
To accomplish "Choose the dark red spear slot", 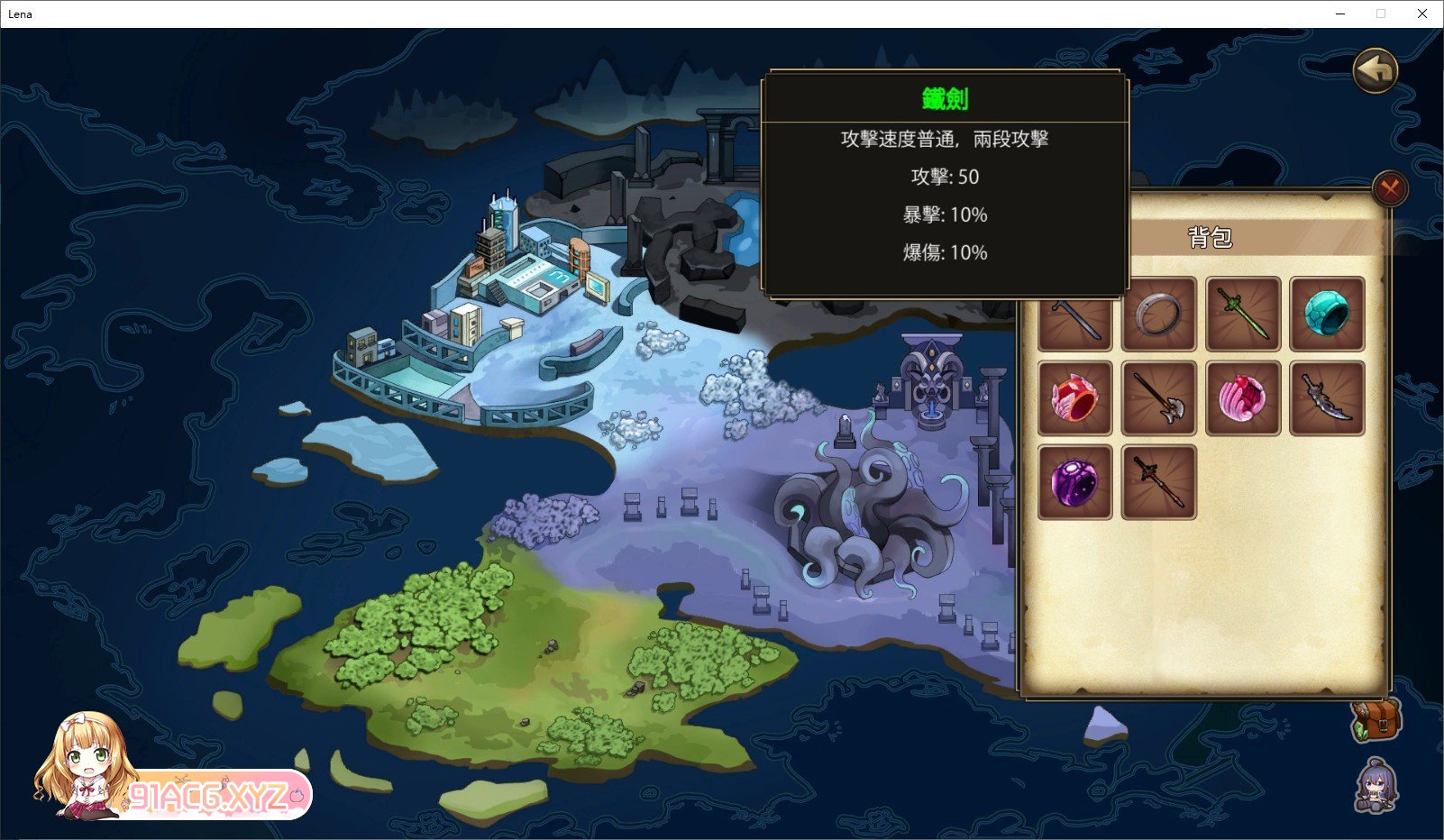I will tap(1158, 482).
